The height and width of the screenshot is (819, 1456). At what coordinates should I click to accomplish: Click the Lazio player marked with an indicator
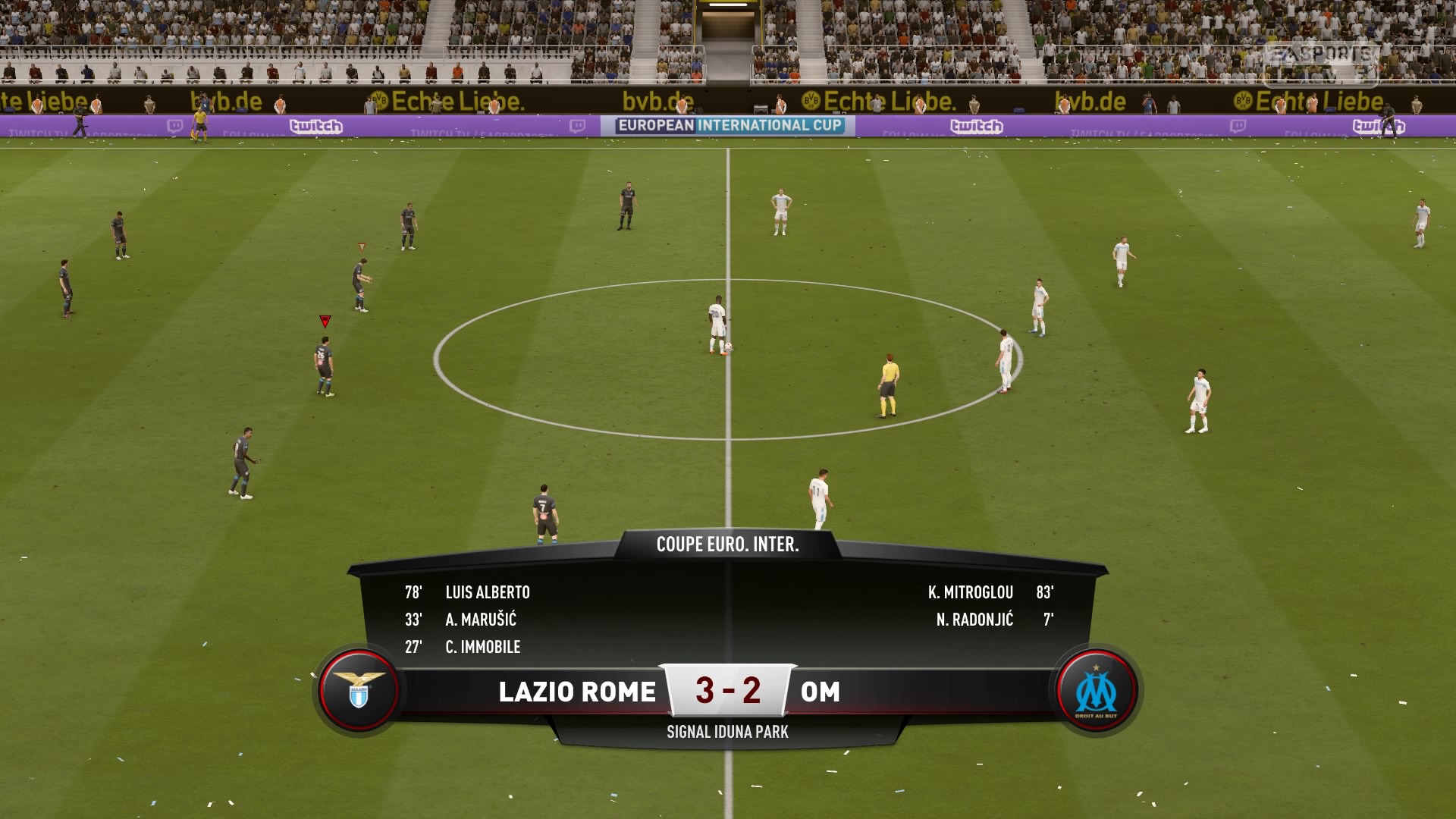click(x=322, y=364)
